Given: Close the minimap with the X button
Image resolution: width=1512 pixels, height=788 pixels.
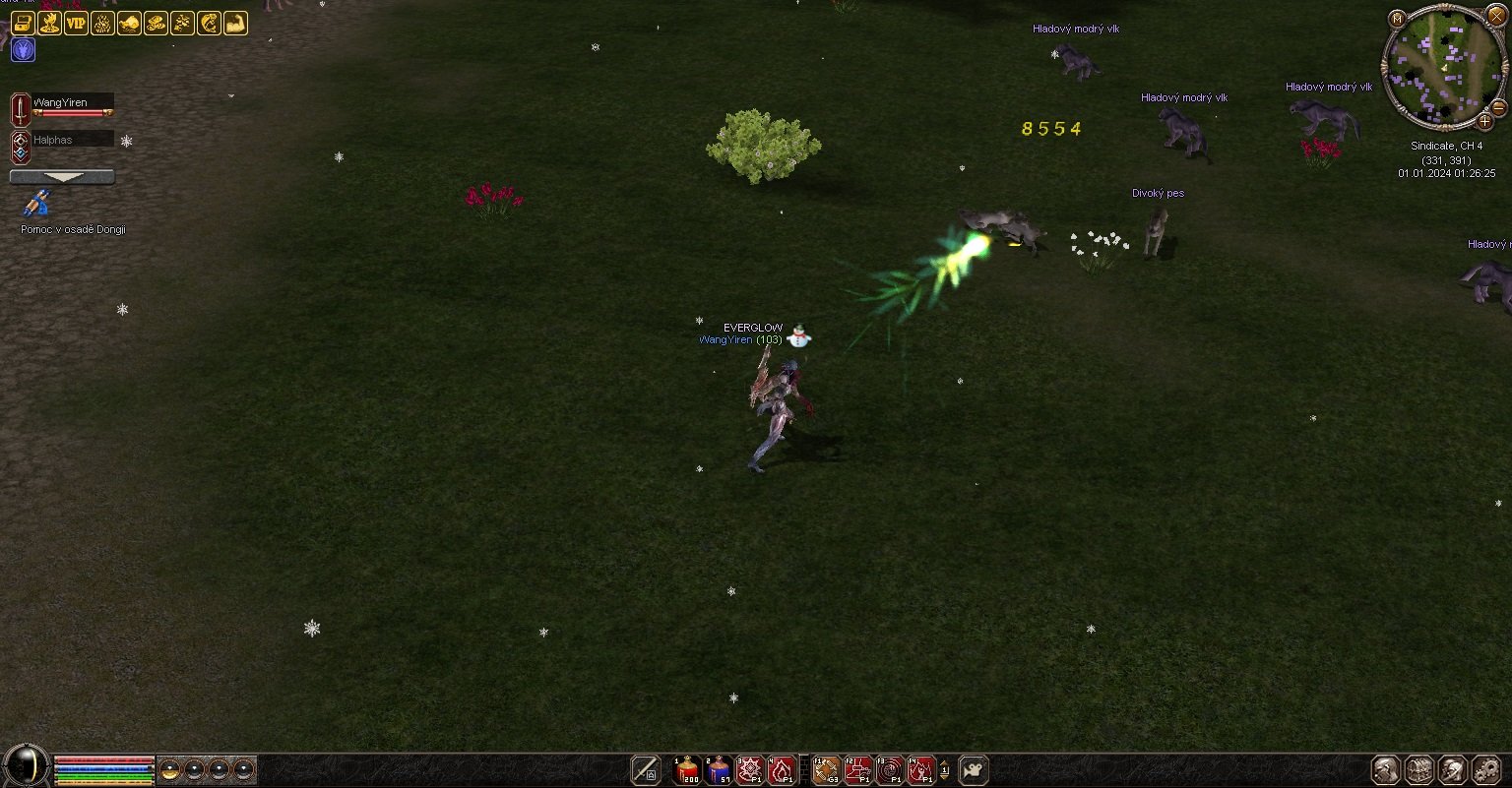Looking at the screenshot, I should pyautogui.click(x=1496, y=17).
